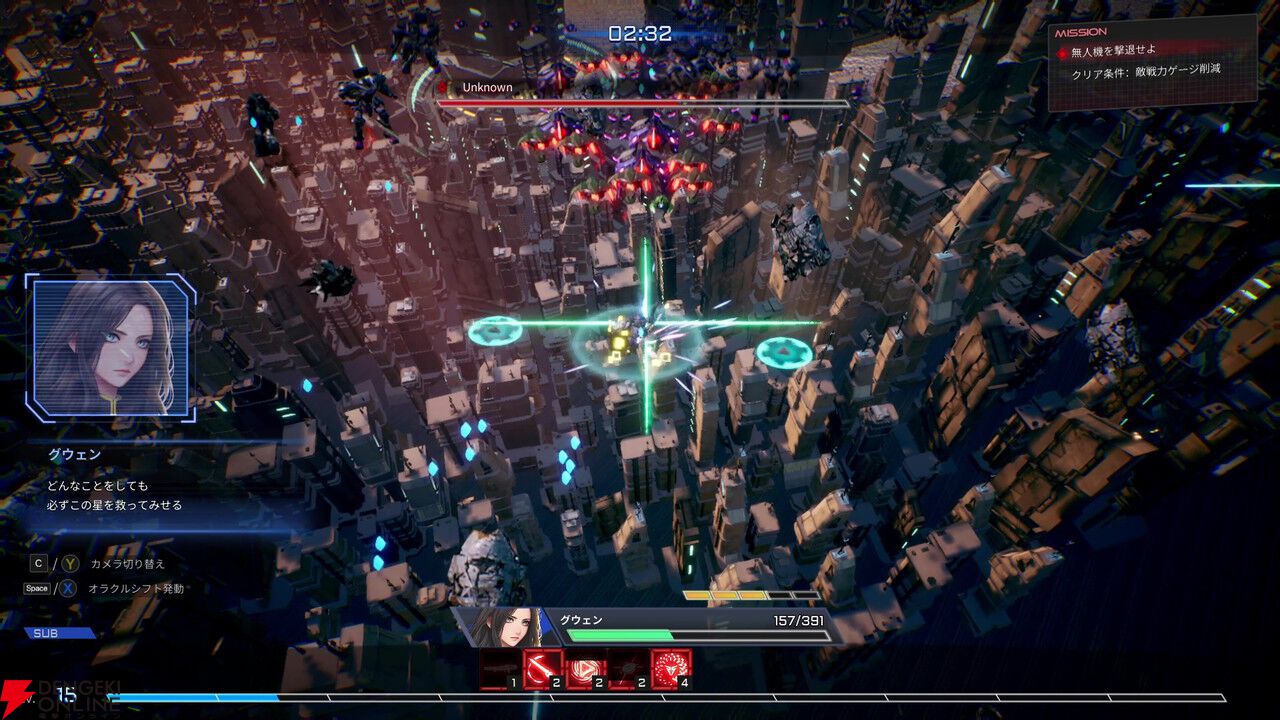
Task: Select the red sword slash skill icon
Action: point(542,668)
